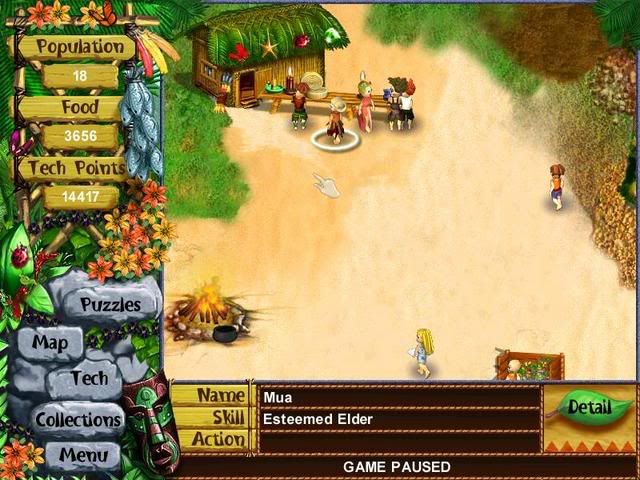Open the Menu stone button

click(83, 455)
